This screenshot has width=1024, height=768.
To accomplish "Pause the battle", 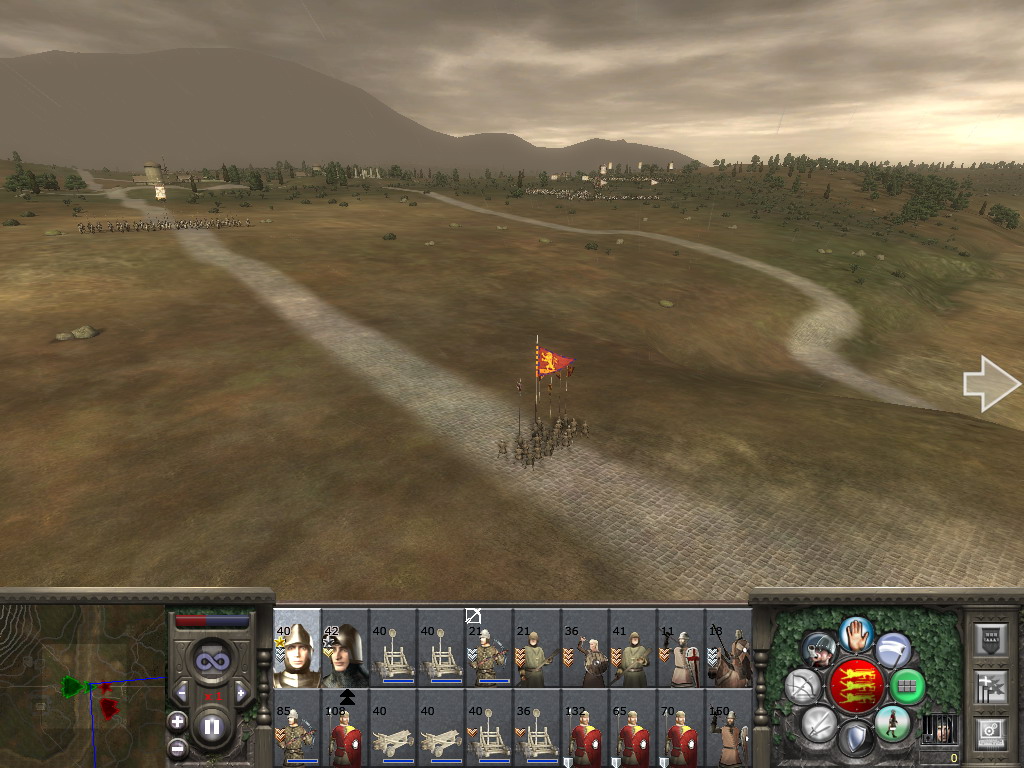I will [x=211, y=727].
